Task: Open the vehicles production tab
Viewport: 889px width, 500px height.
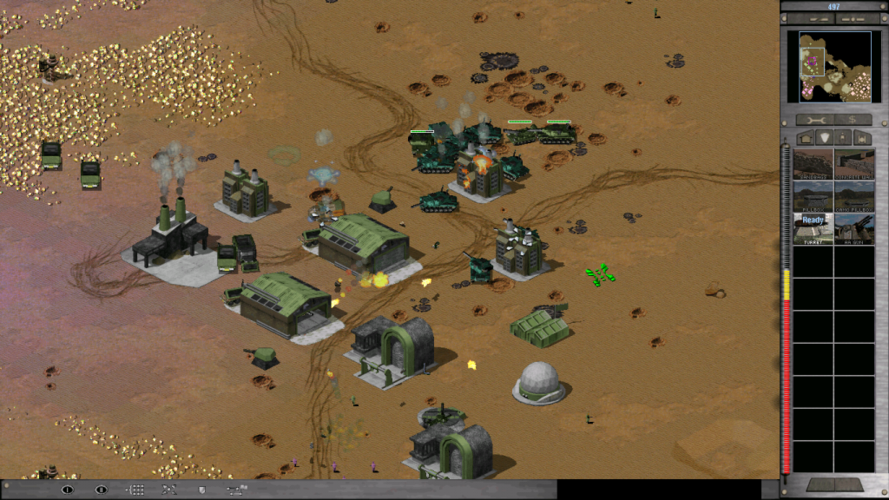Action: [863, 137]
